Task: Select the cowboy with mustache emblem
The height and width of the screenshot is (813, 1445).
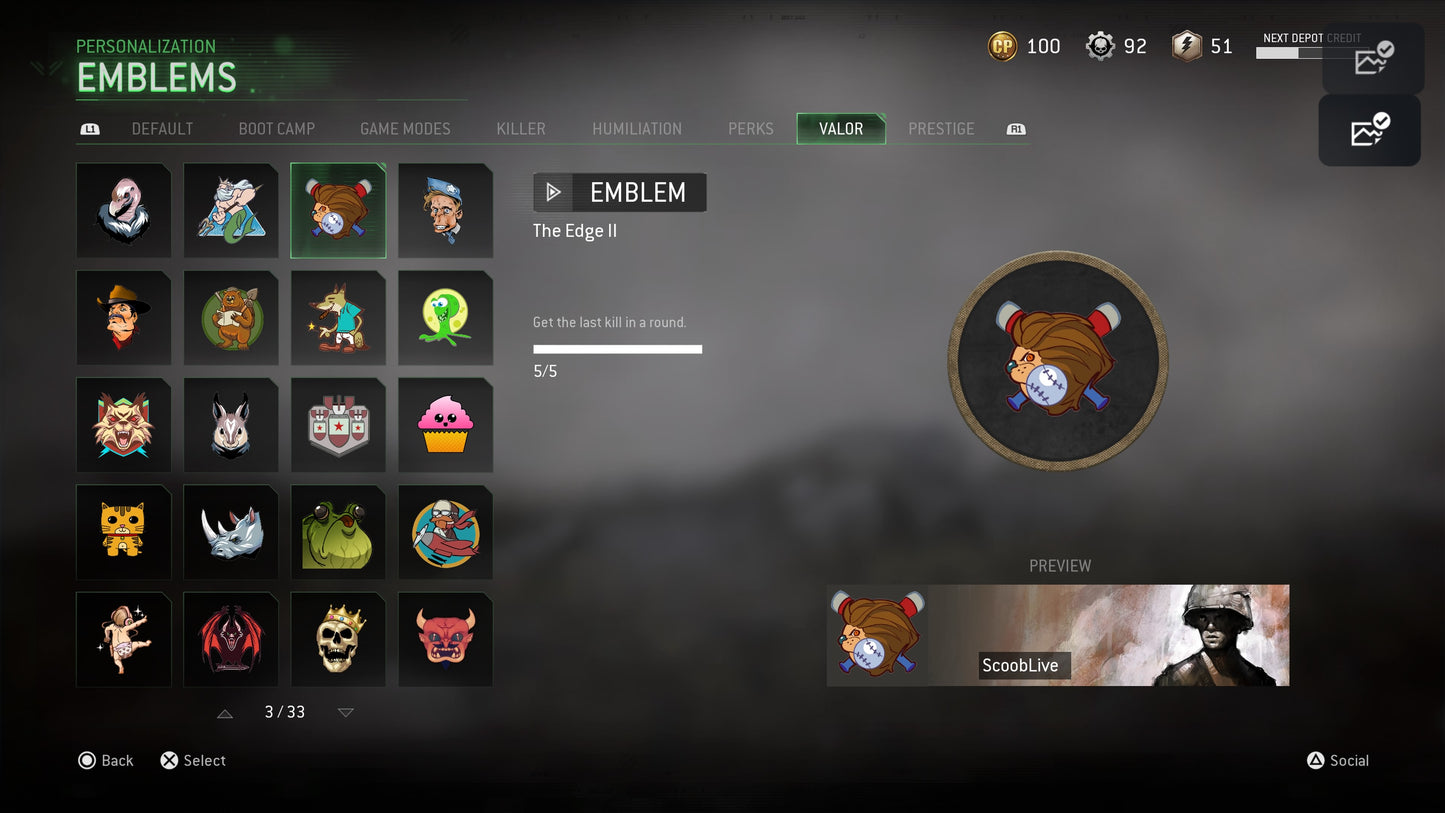Action: click(x=123, y=317)
